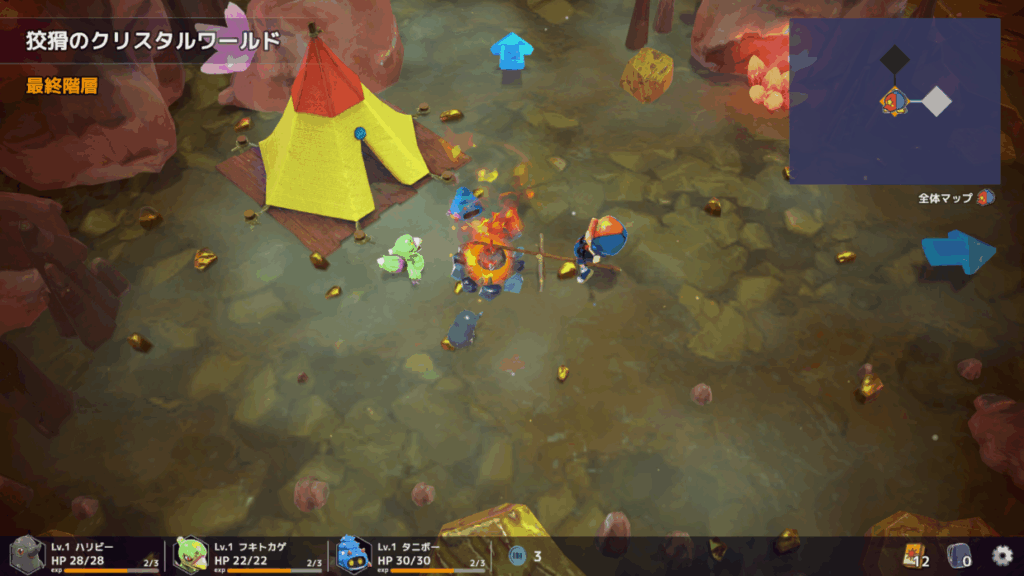Choose the green フキトカゲ party portrait
The image size is (1024, 576).
[x=191, y=554]
